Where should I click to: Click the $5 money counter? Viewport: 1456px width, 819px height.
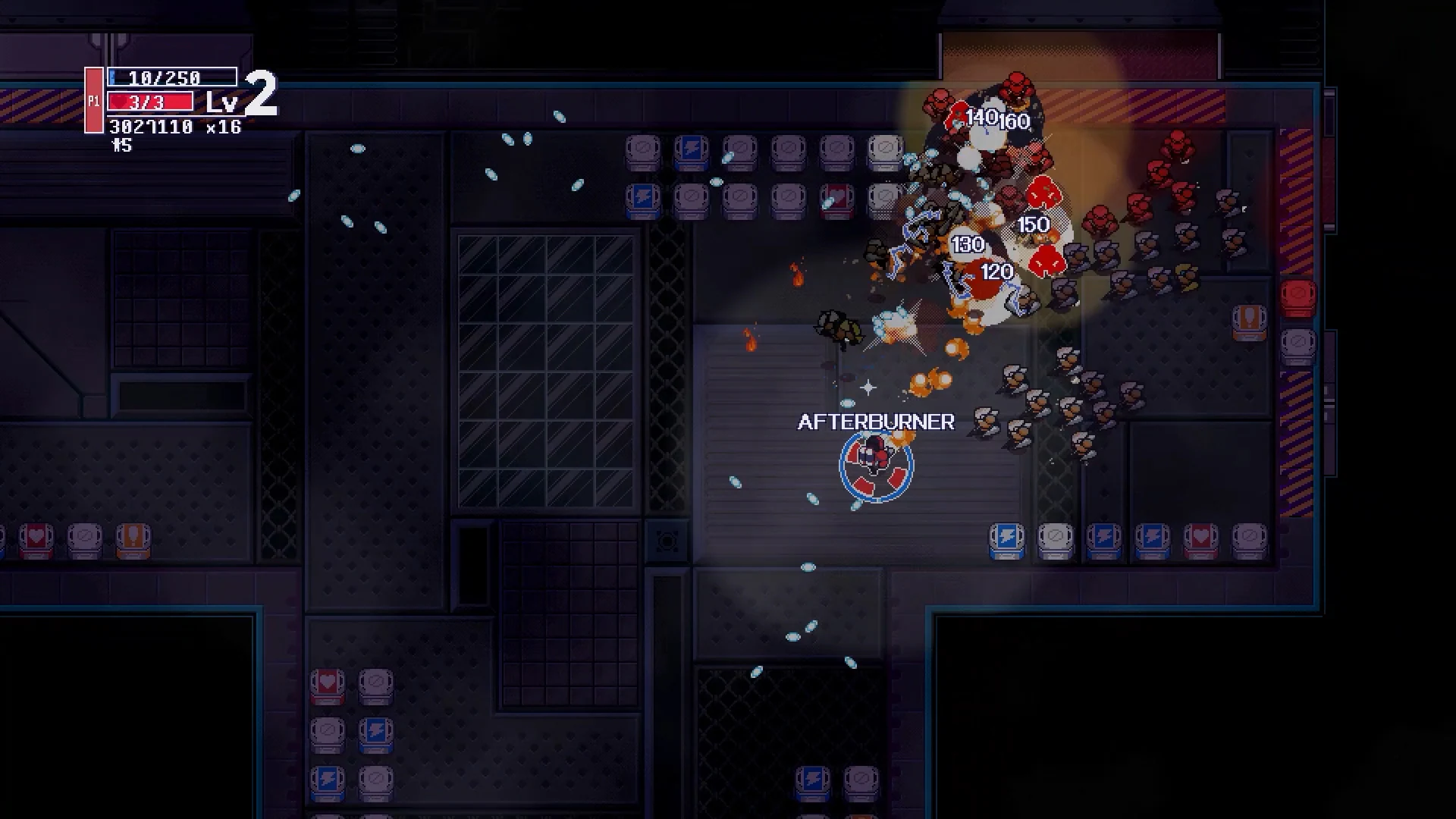pos(121,146)
